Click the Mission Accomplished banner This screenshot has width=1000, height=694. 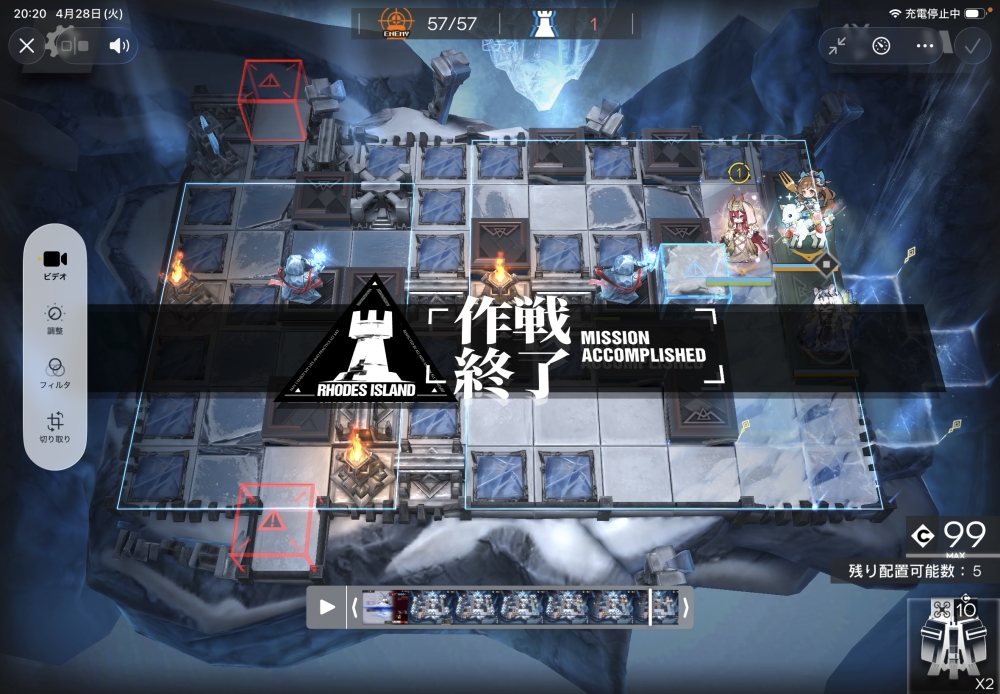click(500, 346)
